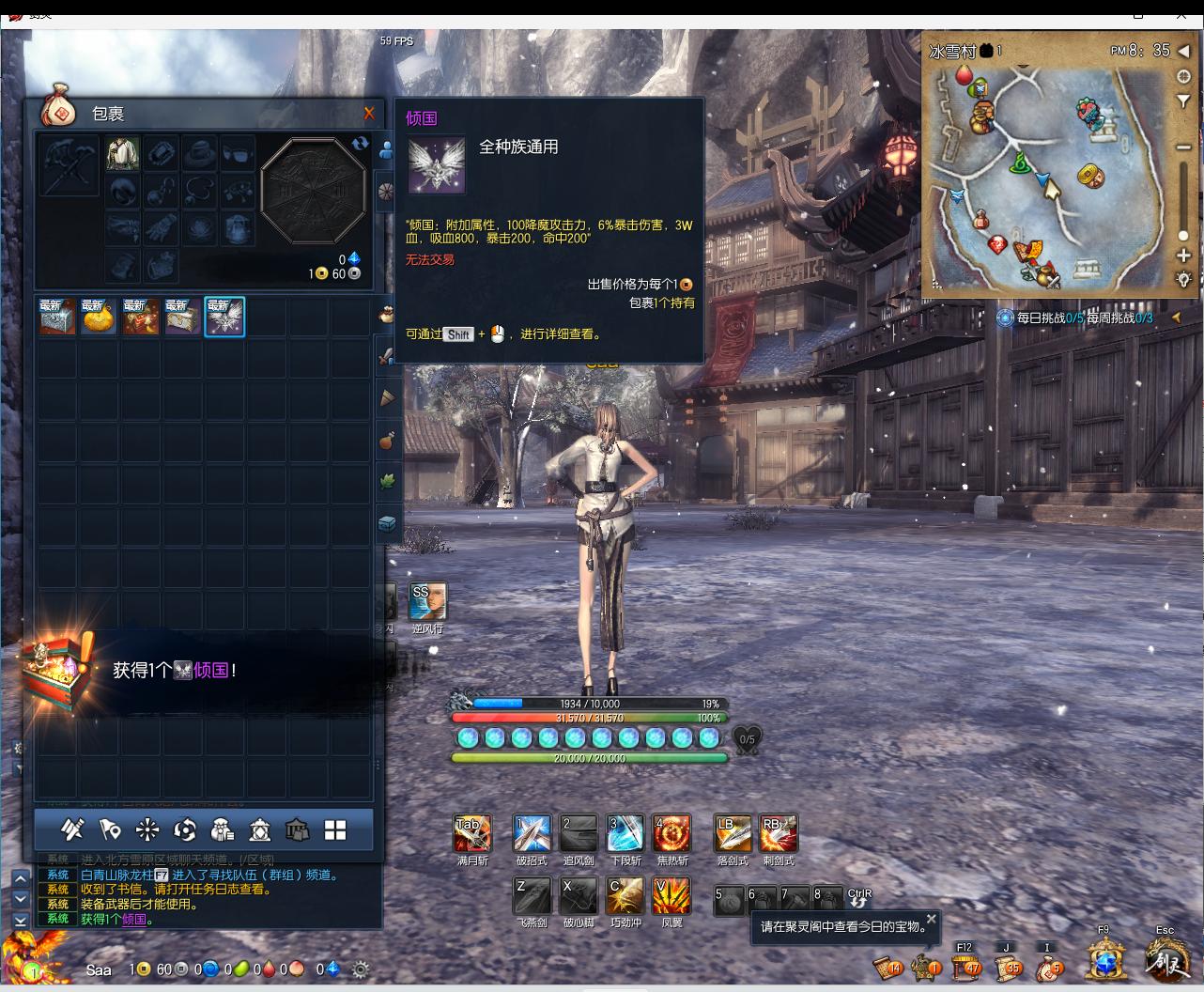This screenshot has height=992, width=1204.
Task: Activate the 刺剑式 skill
Action: [x=779, y=834]
